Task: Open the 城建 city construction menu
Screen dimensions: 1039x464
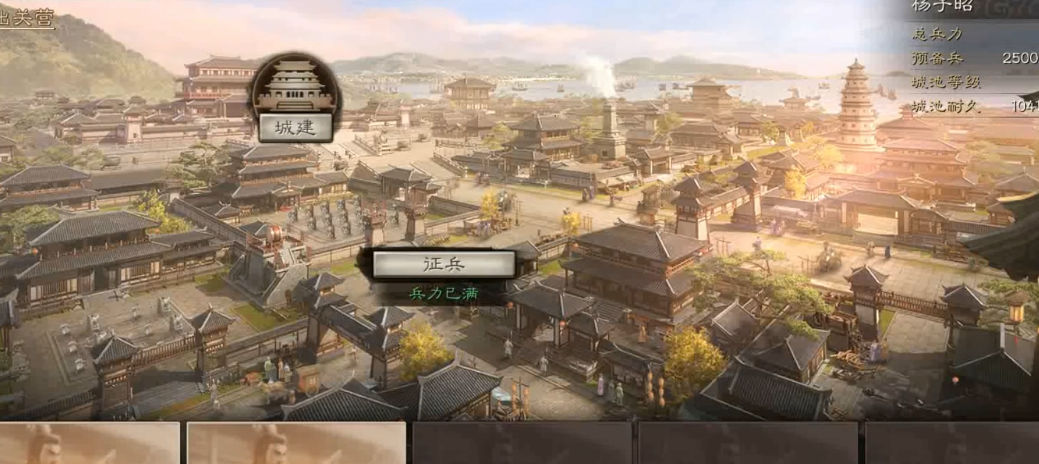Action: [295, 127]
